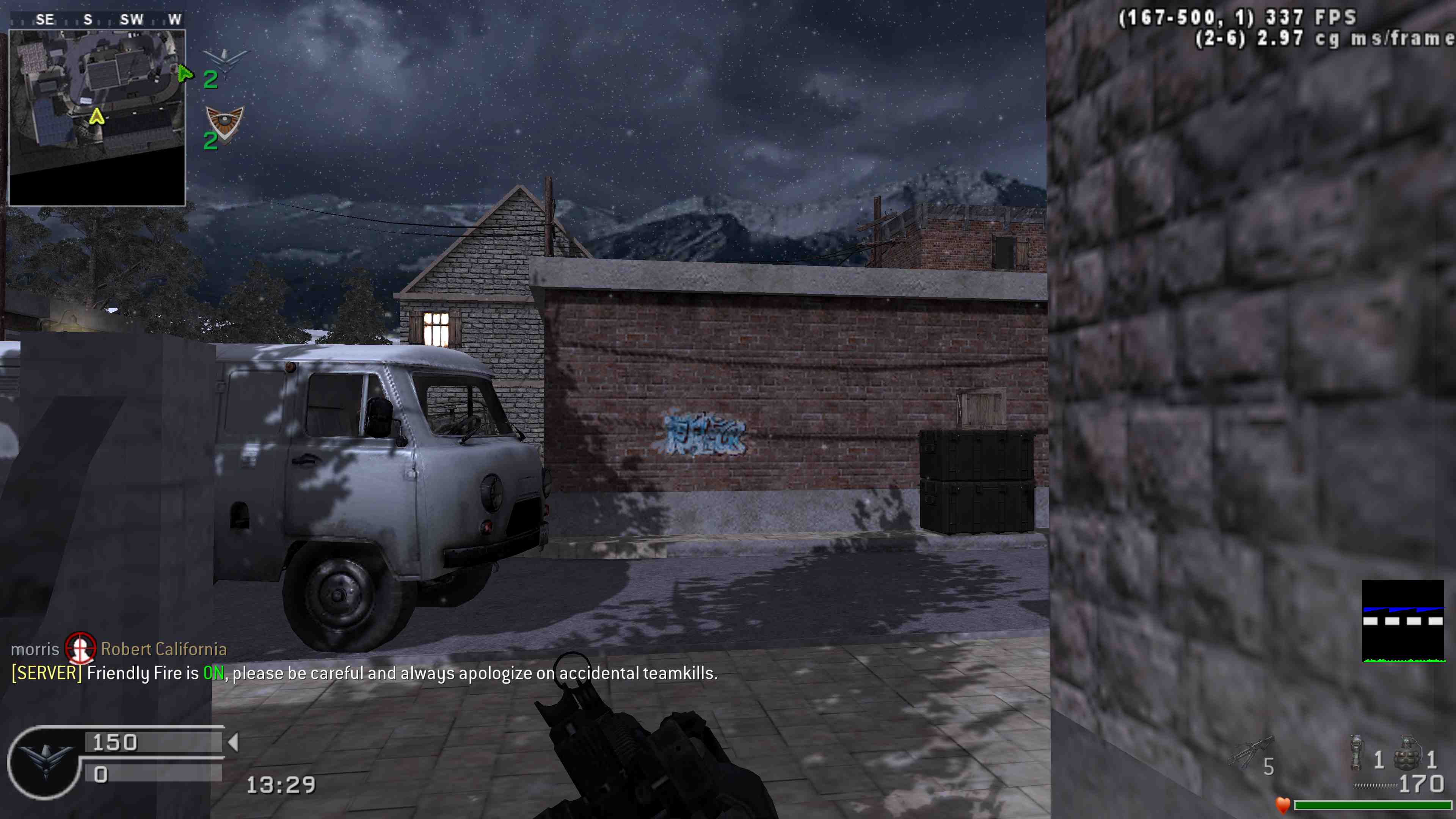Click the compass heading strip
Screen dimensions: 1456x819
click(97, 20)
